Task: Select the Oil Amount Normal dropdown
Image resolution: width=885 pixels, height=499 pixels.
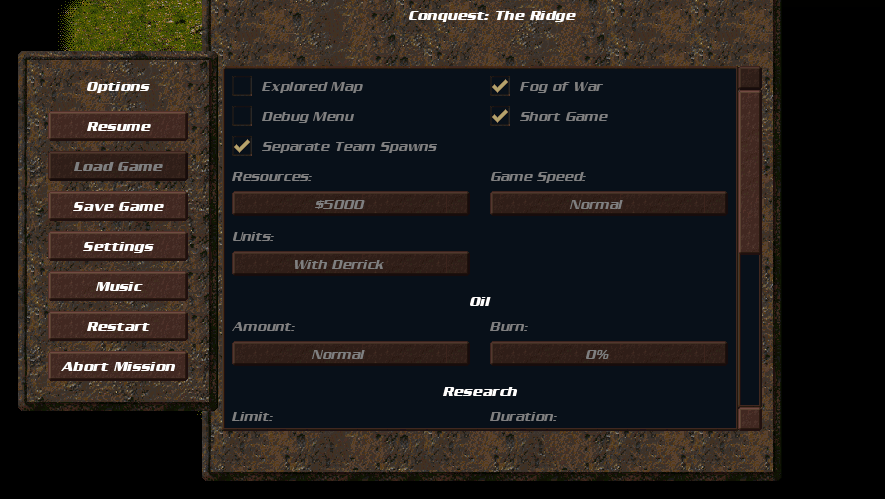Action: point(350,354)
